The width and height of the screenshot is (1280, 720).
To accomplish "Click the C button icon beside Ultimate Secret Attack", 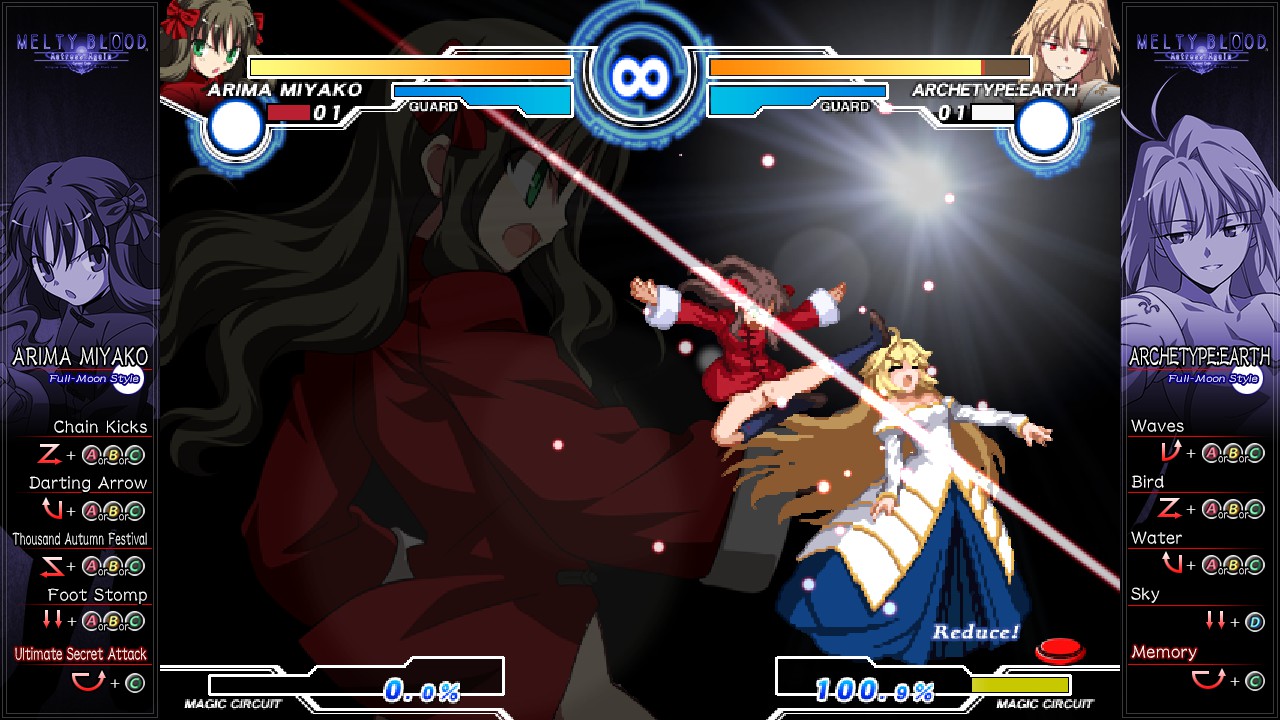I will (x=133, y=682).
